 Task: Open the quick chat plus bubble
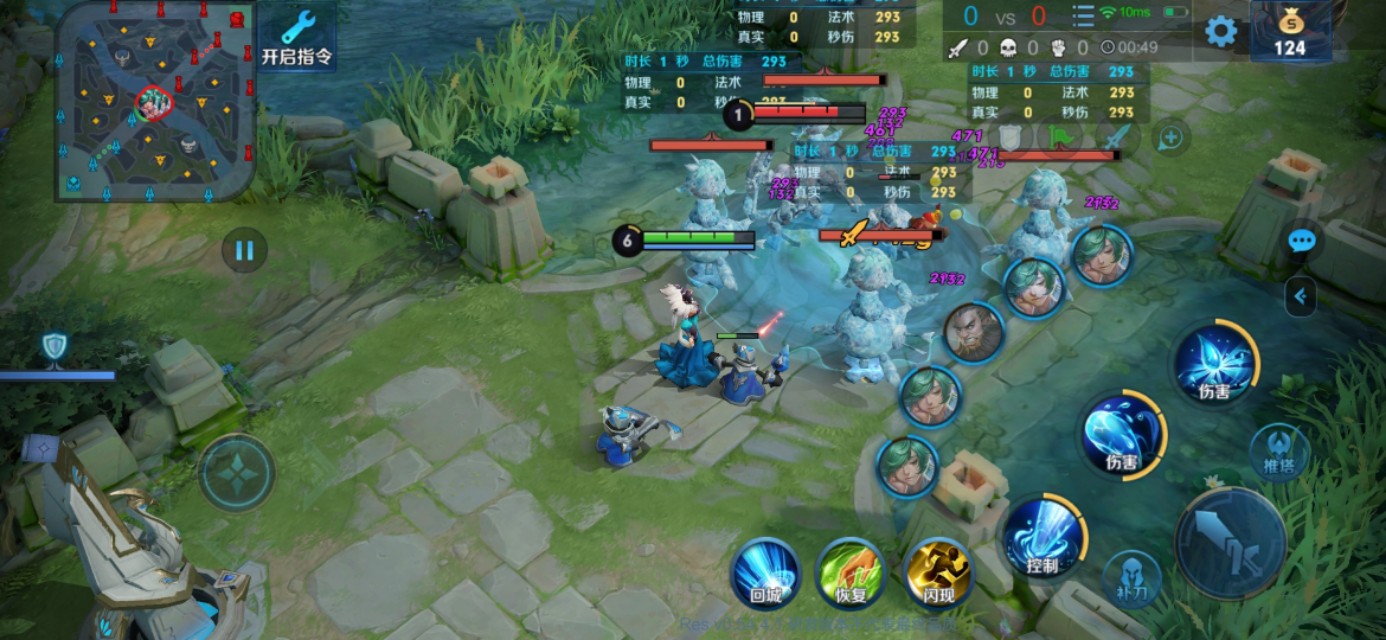pyautogui.click(x=1171, y=138)
